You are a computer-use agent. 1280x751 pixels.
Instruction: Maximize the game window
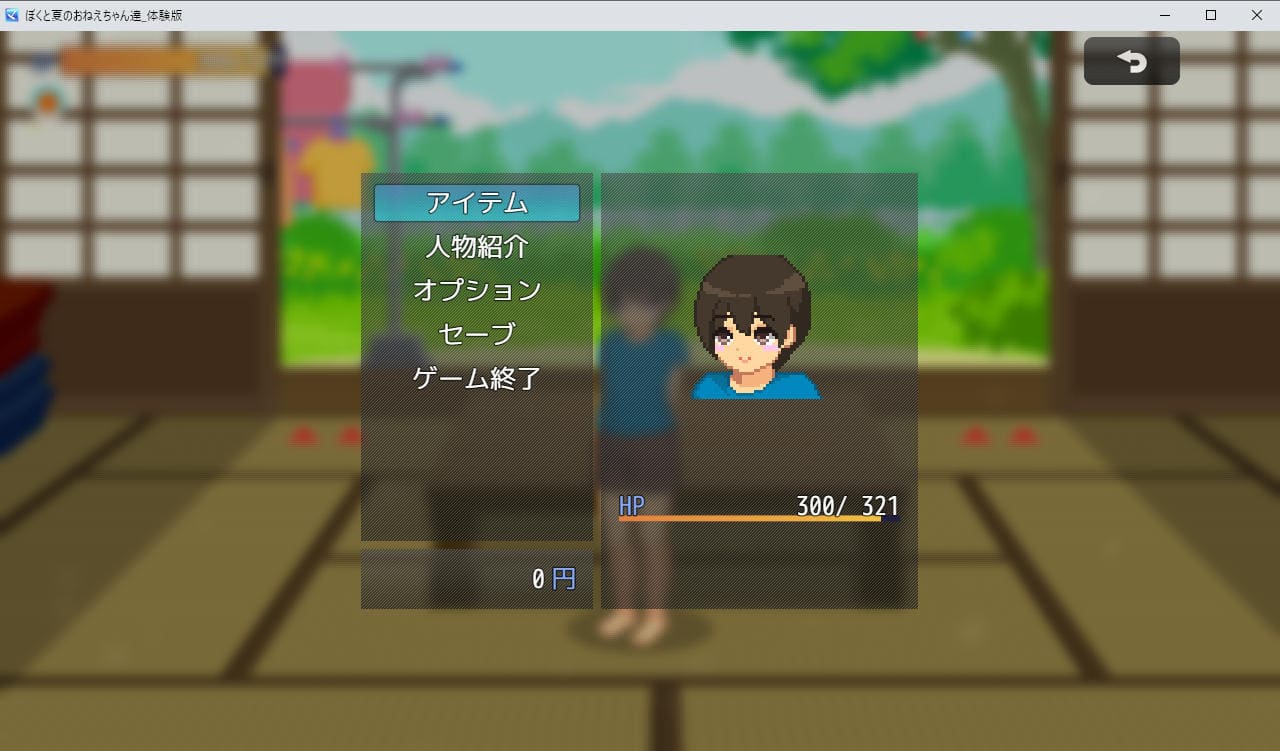pos(1211,15)
